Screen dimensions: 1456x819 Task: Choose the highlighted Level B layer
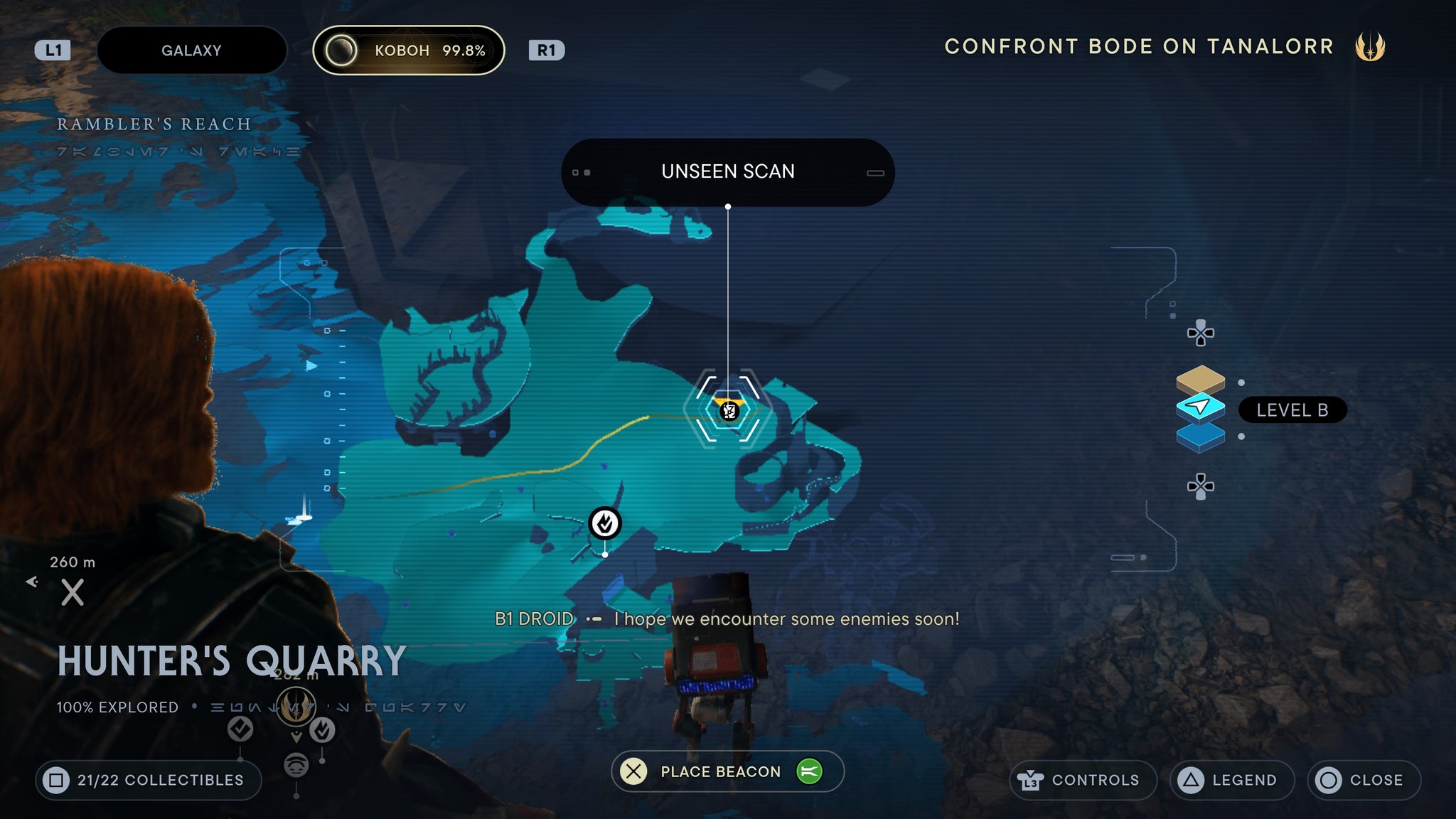click(x=1200, y=407)
